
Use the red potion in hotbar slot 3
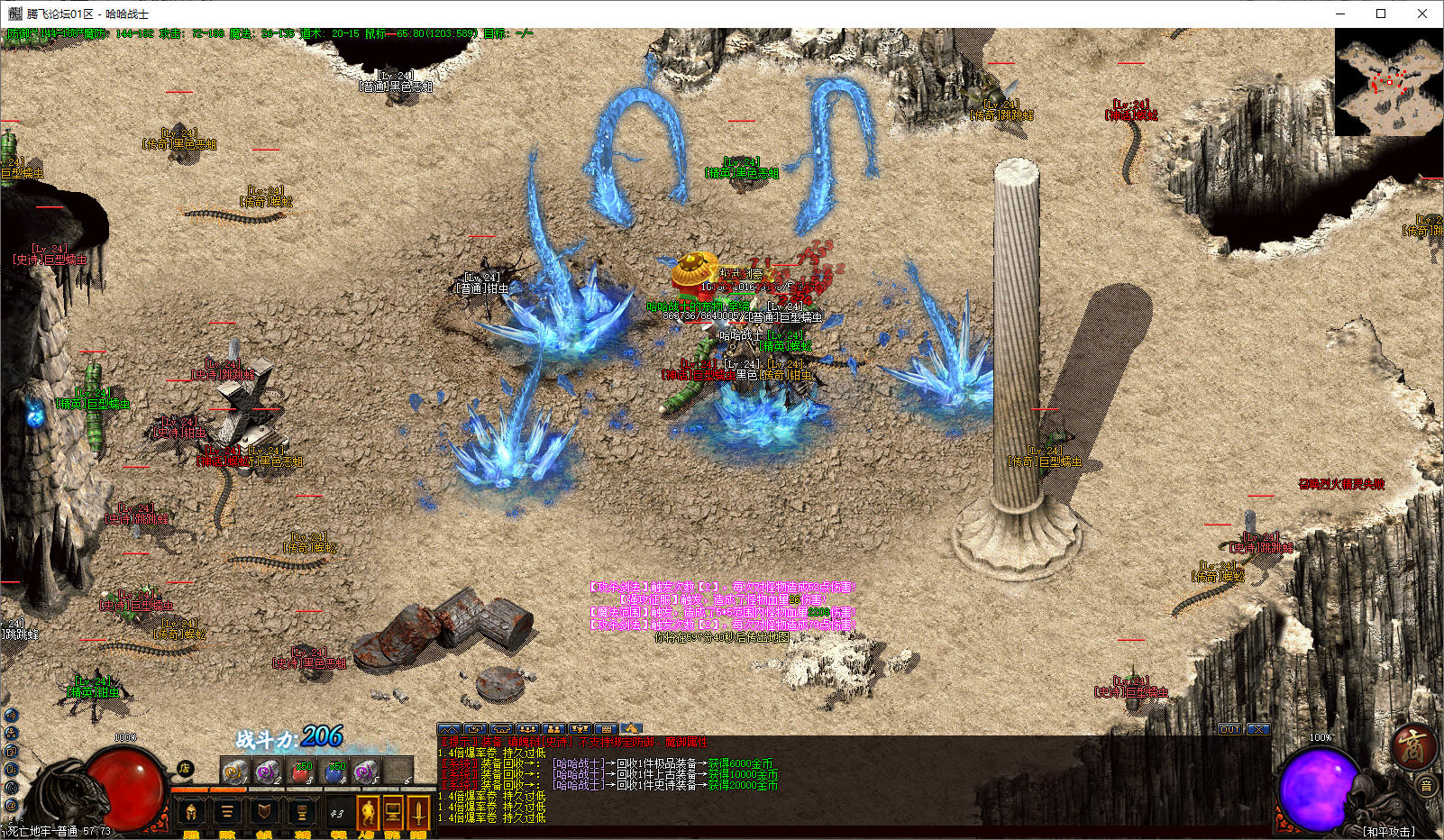pyautogui.click(x=301, y=772)
